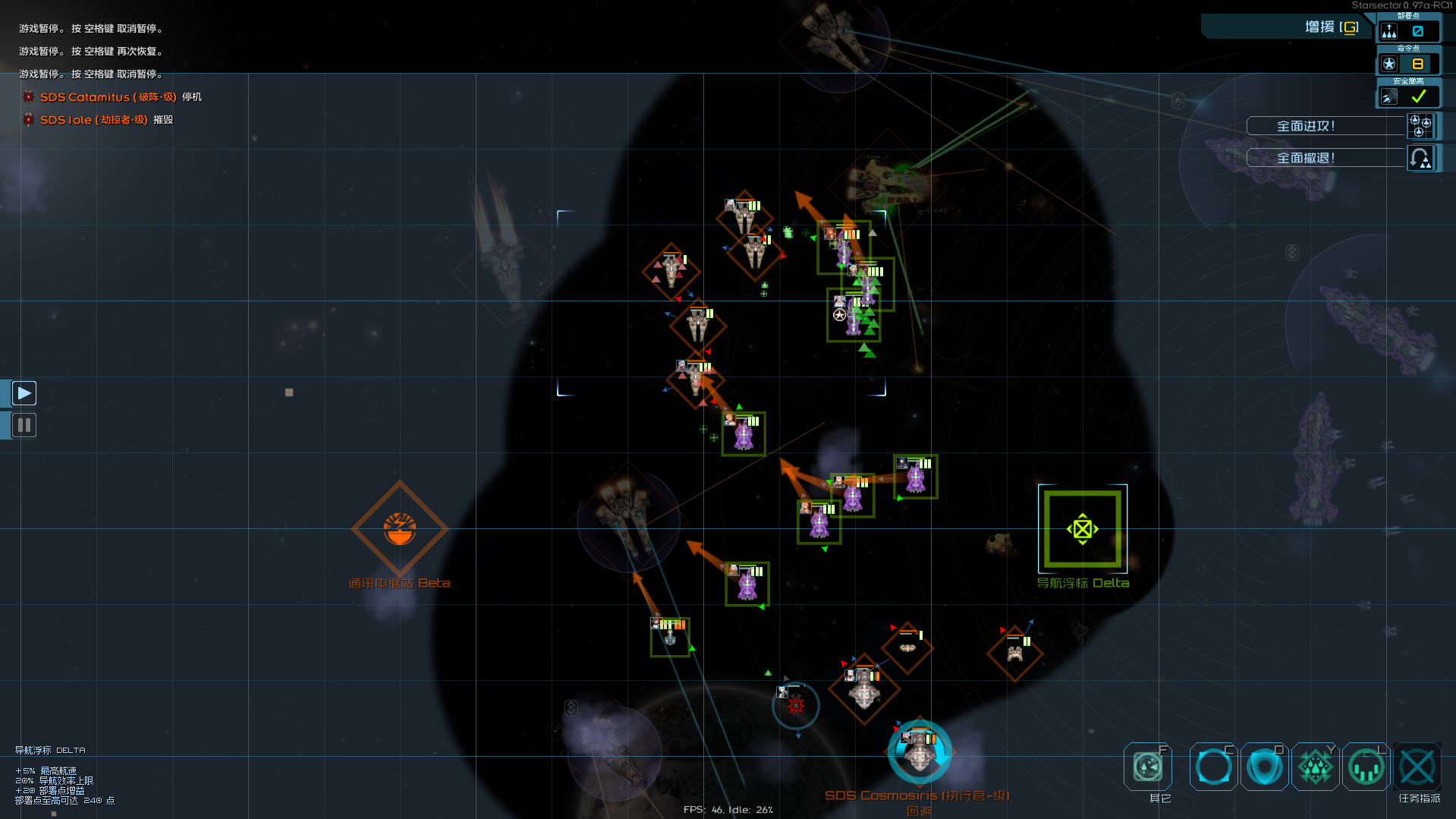Open the 增援 reinforcements panel
This screenshot has width=1456, height=819.
point(1325,27)
